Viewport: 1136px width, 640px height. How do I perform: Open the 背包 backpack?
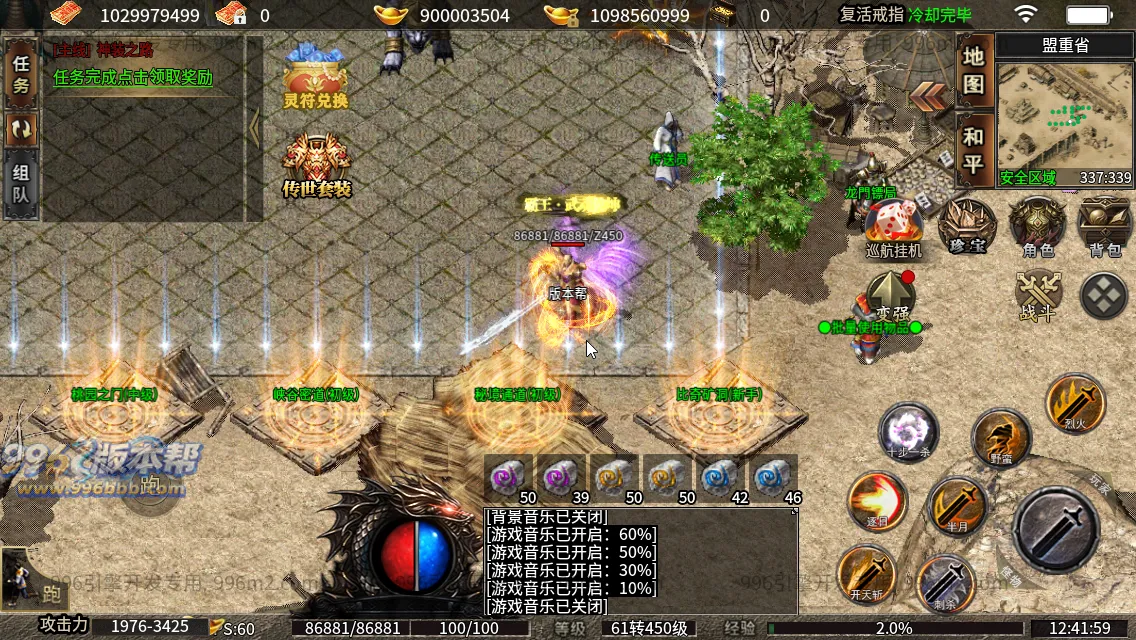(1104, 226)
